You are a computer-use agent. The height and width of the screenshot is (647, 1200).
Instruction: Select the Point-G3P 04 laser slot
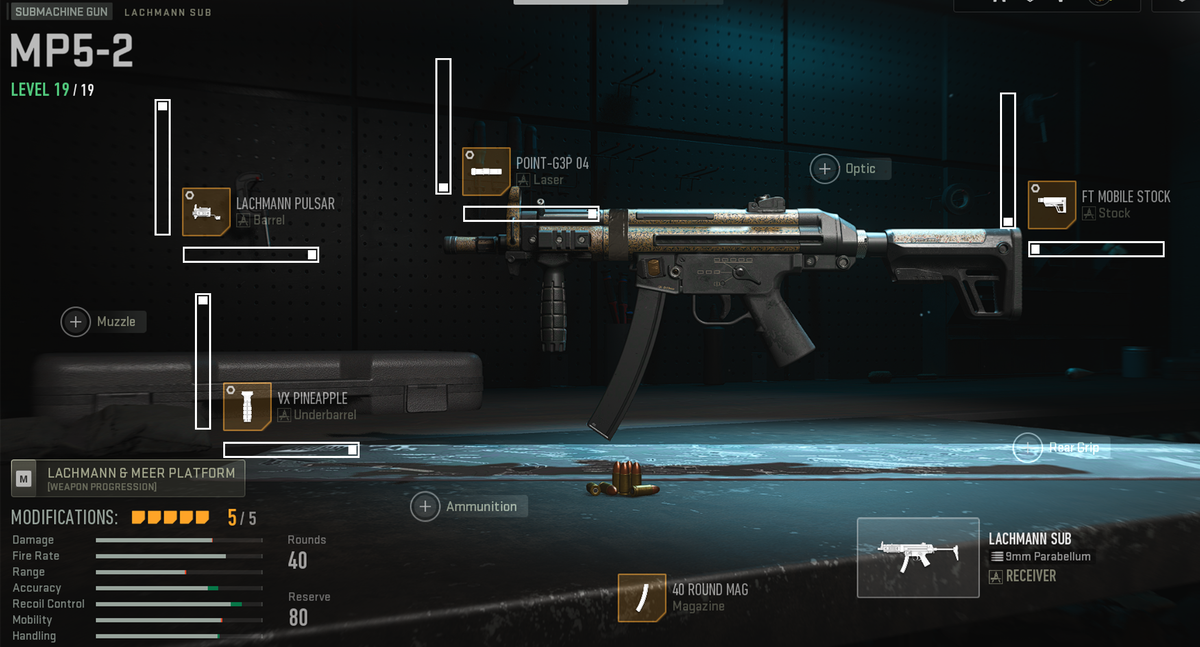tap(486, 171)
